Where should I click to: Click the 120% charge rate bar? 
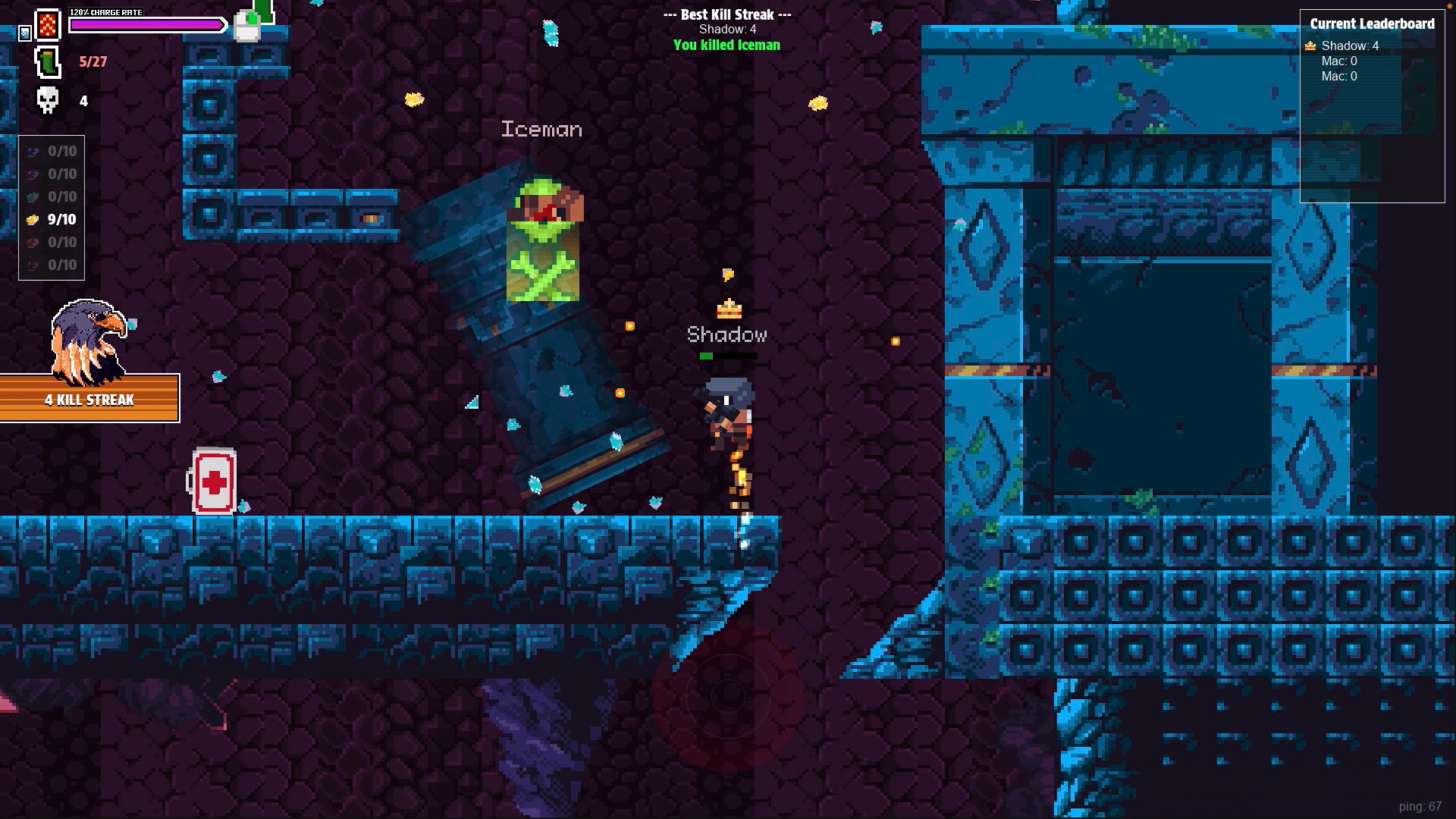click(x=148, y=24)
